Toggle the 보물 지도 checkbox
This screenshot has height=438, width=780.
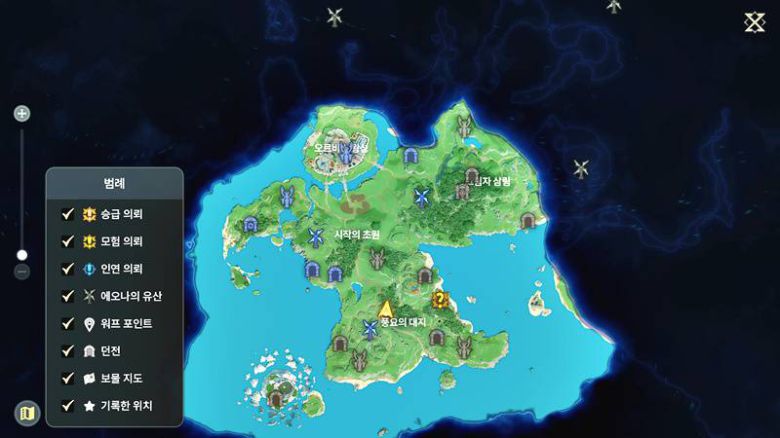pyautogui.click(x=68, y=378)
